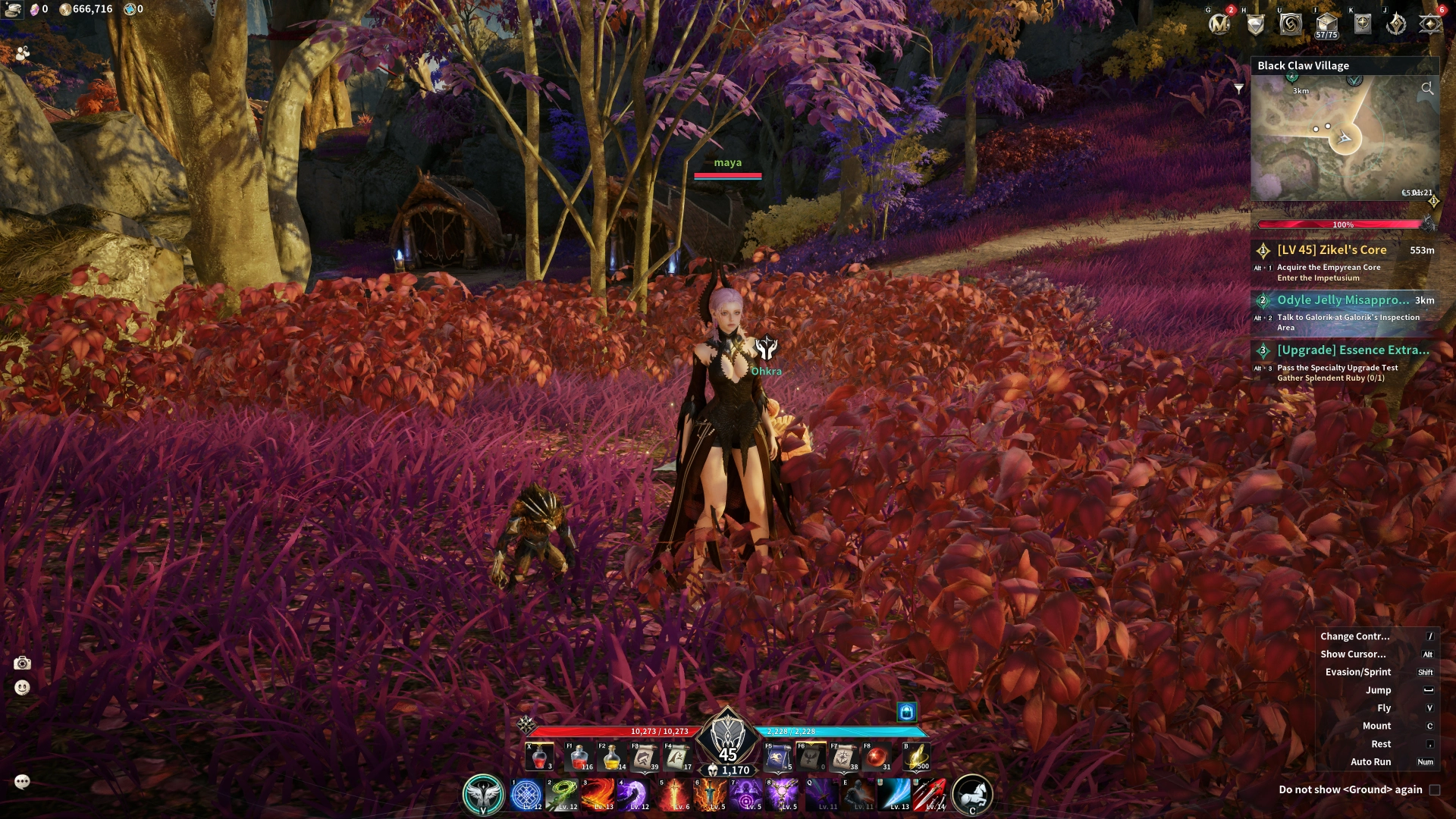Screen dimensions: 1456x819
Task: Open the gold M shop icon
Action: coord(1219,24)
